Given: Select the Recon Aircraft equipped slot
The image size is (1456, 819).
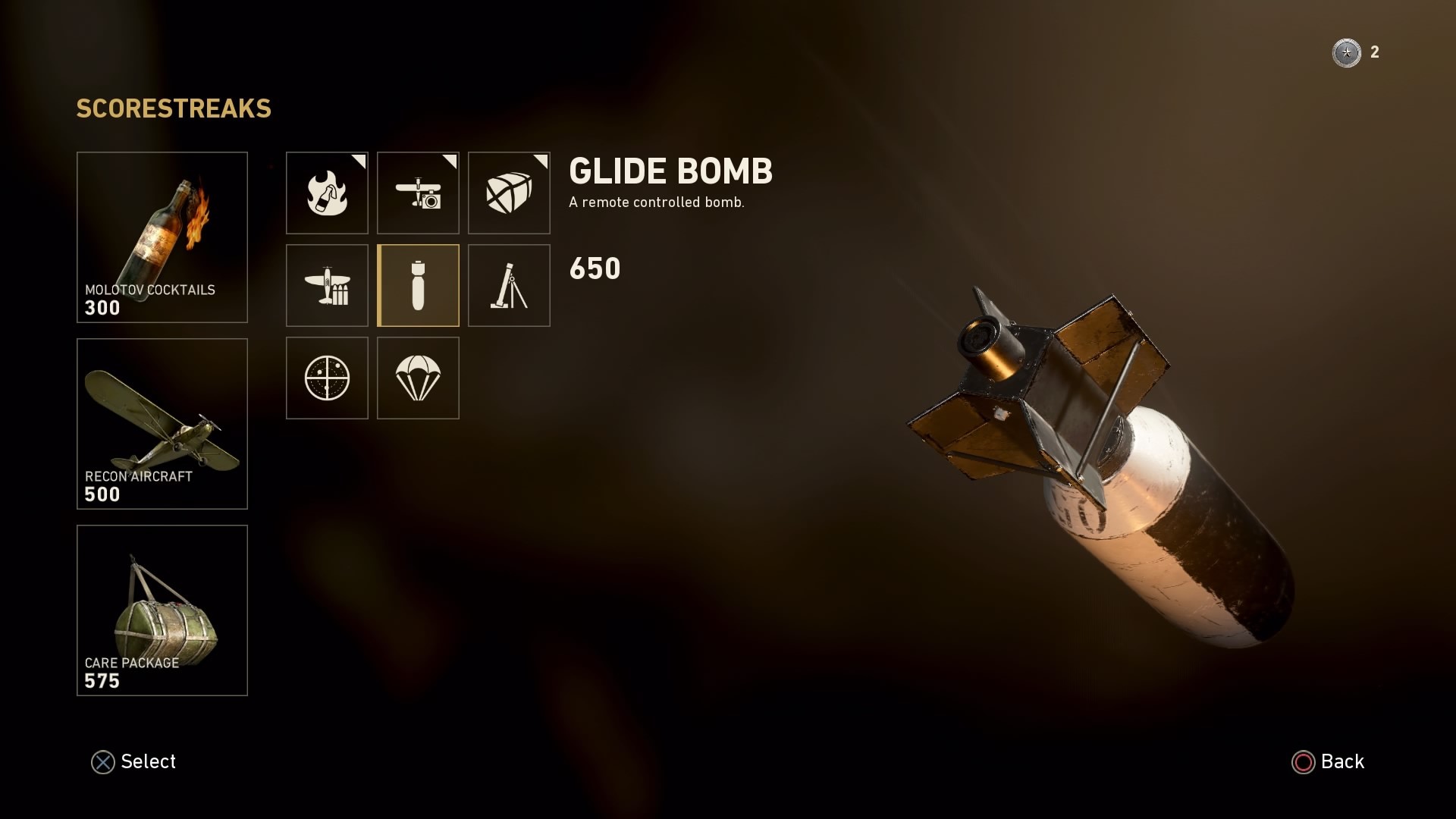Looking at the screenshot, I should (162, 424).
